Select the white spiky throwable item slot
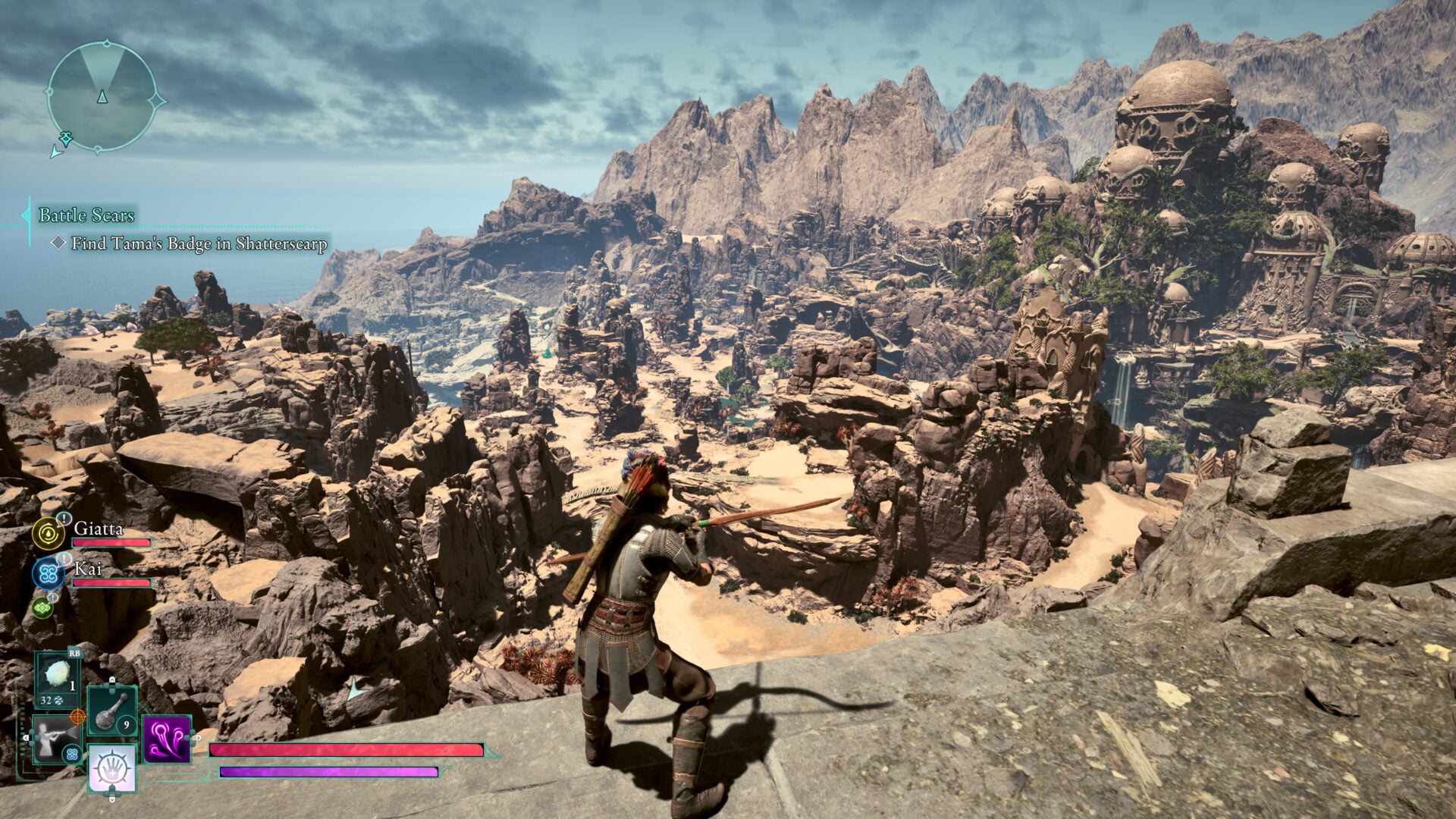The width and height of the screenshot is (1456, 819). click(58, 676)
